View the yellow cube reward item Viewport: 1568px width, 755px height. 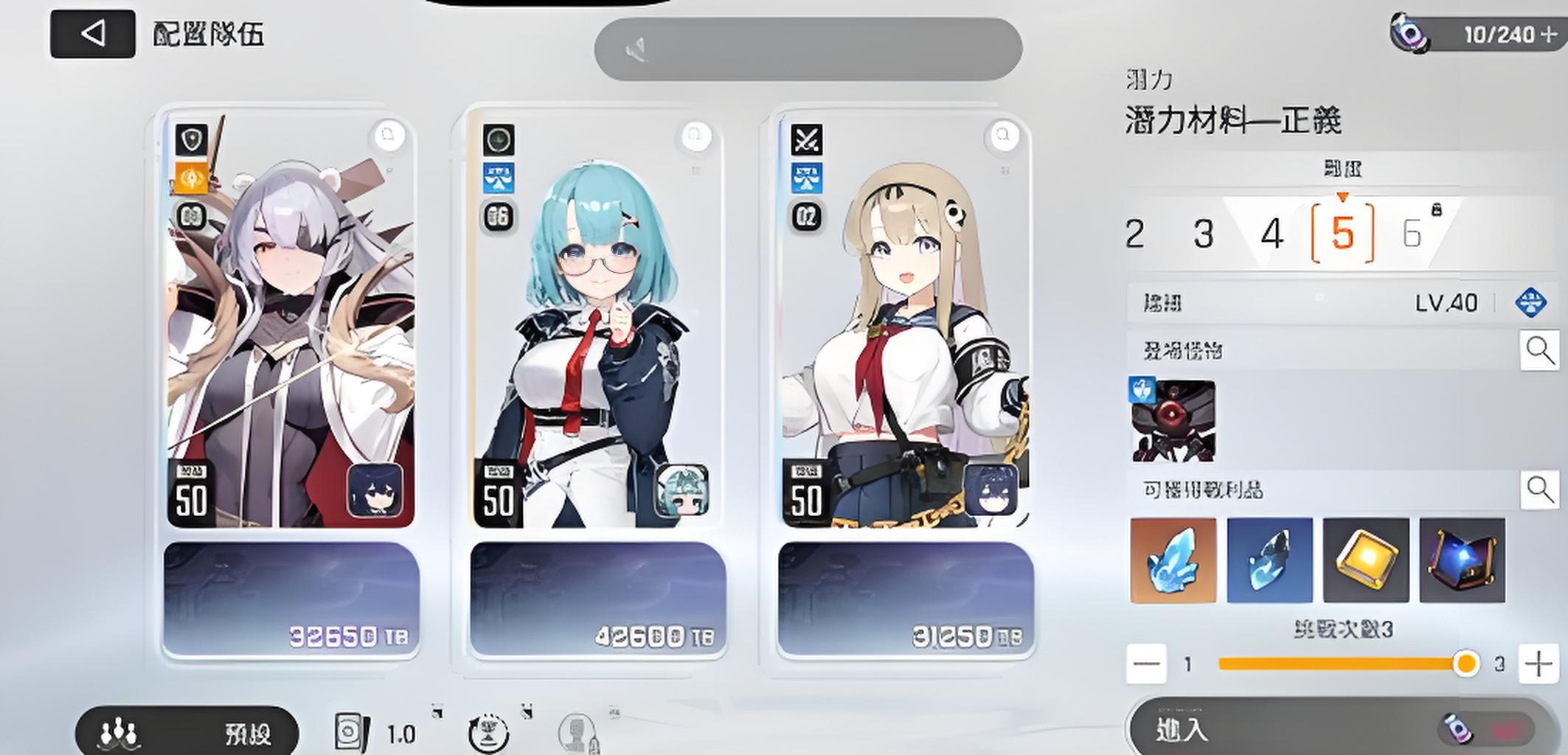(x=1366, y=560)
